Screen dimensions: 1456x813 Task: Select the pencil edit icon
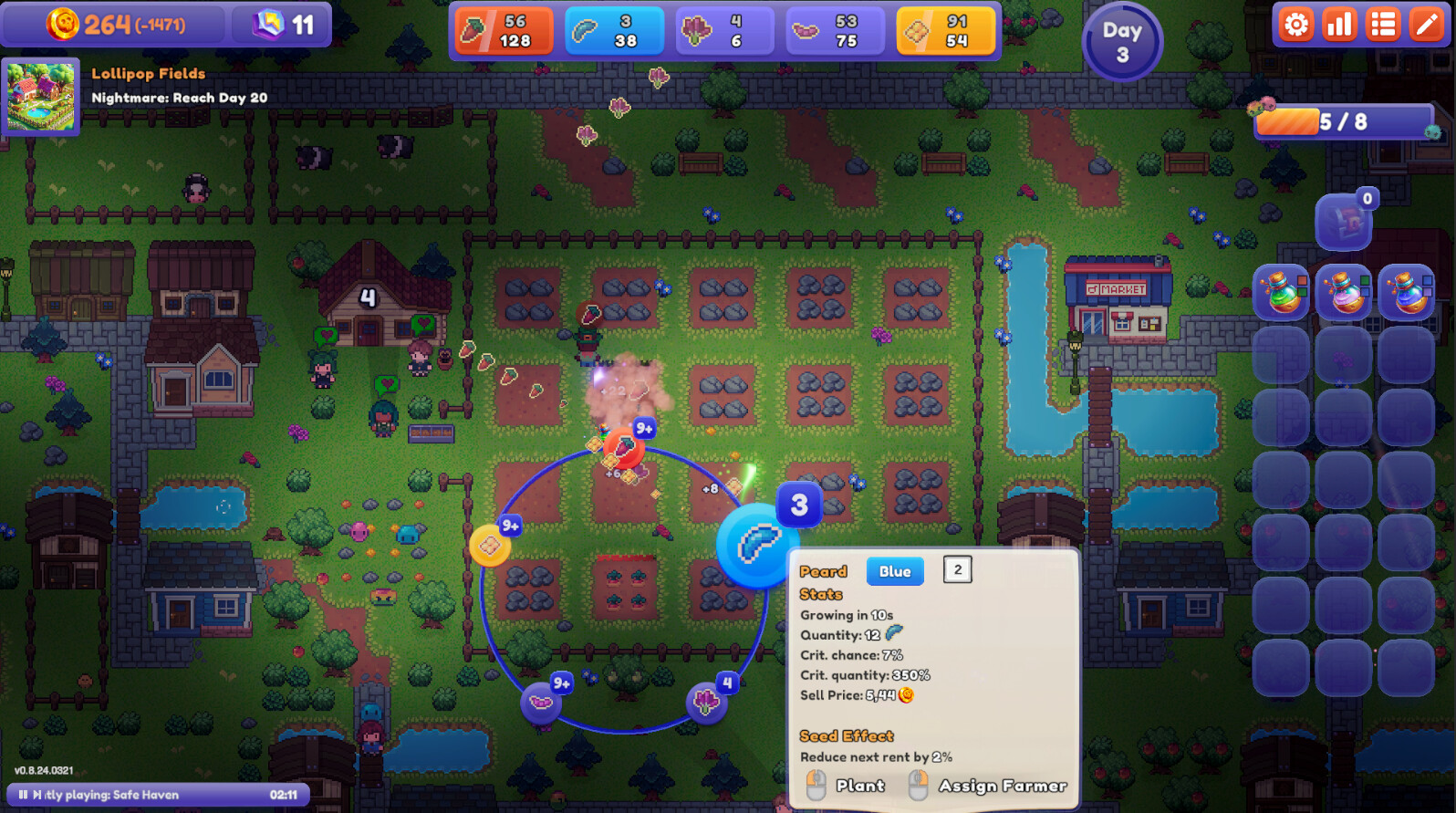pos(1426,25)
